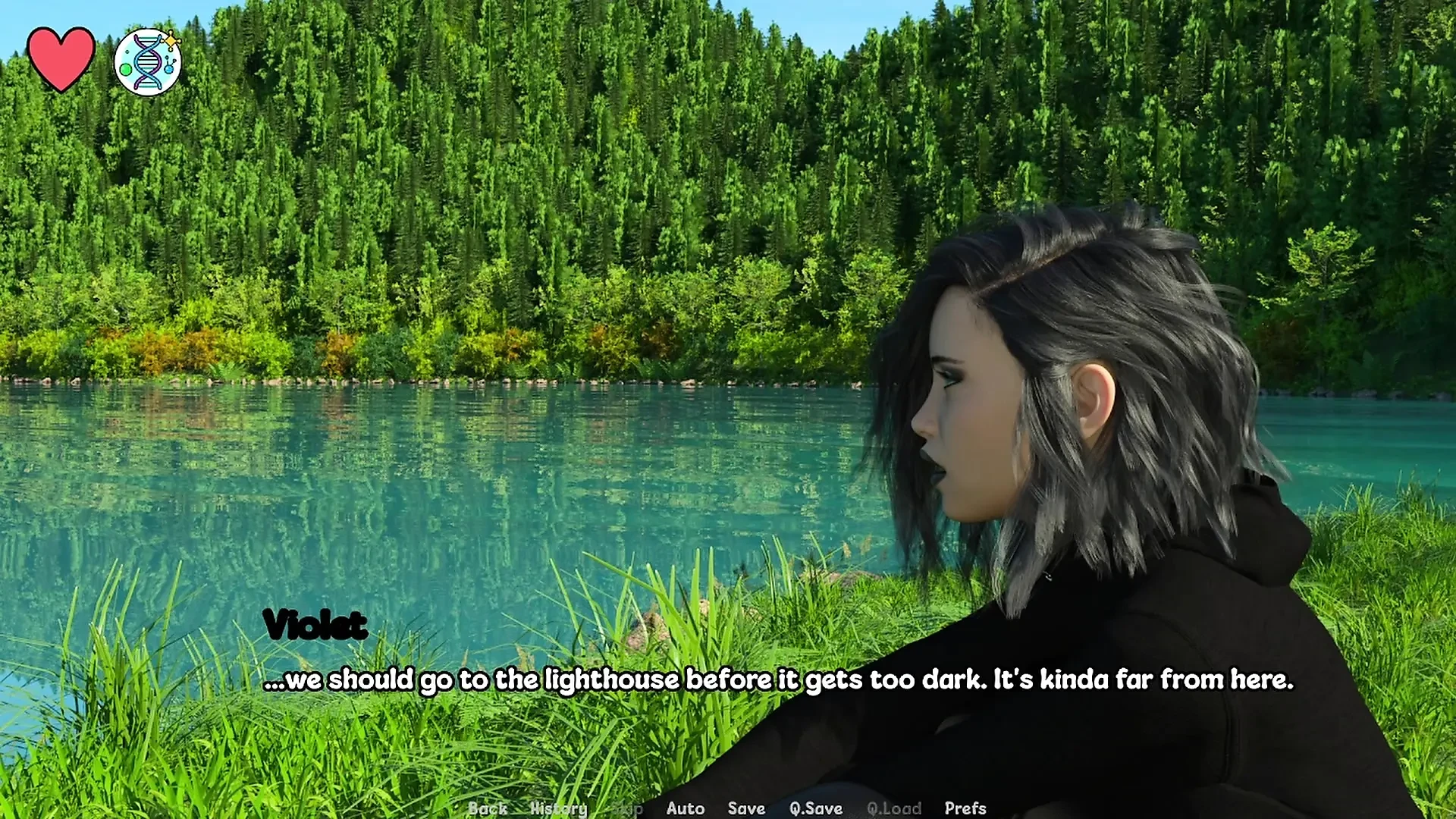Open the Save screen

(x=745, y=808)
